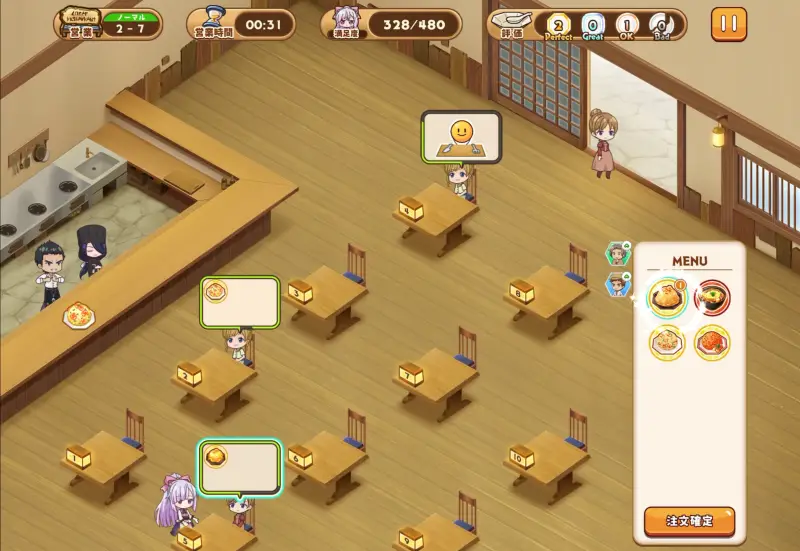Click the green-haired customer hexagon portrait
Viewport: 800px width, 551px height.
pos(618,254)
